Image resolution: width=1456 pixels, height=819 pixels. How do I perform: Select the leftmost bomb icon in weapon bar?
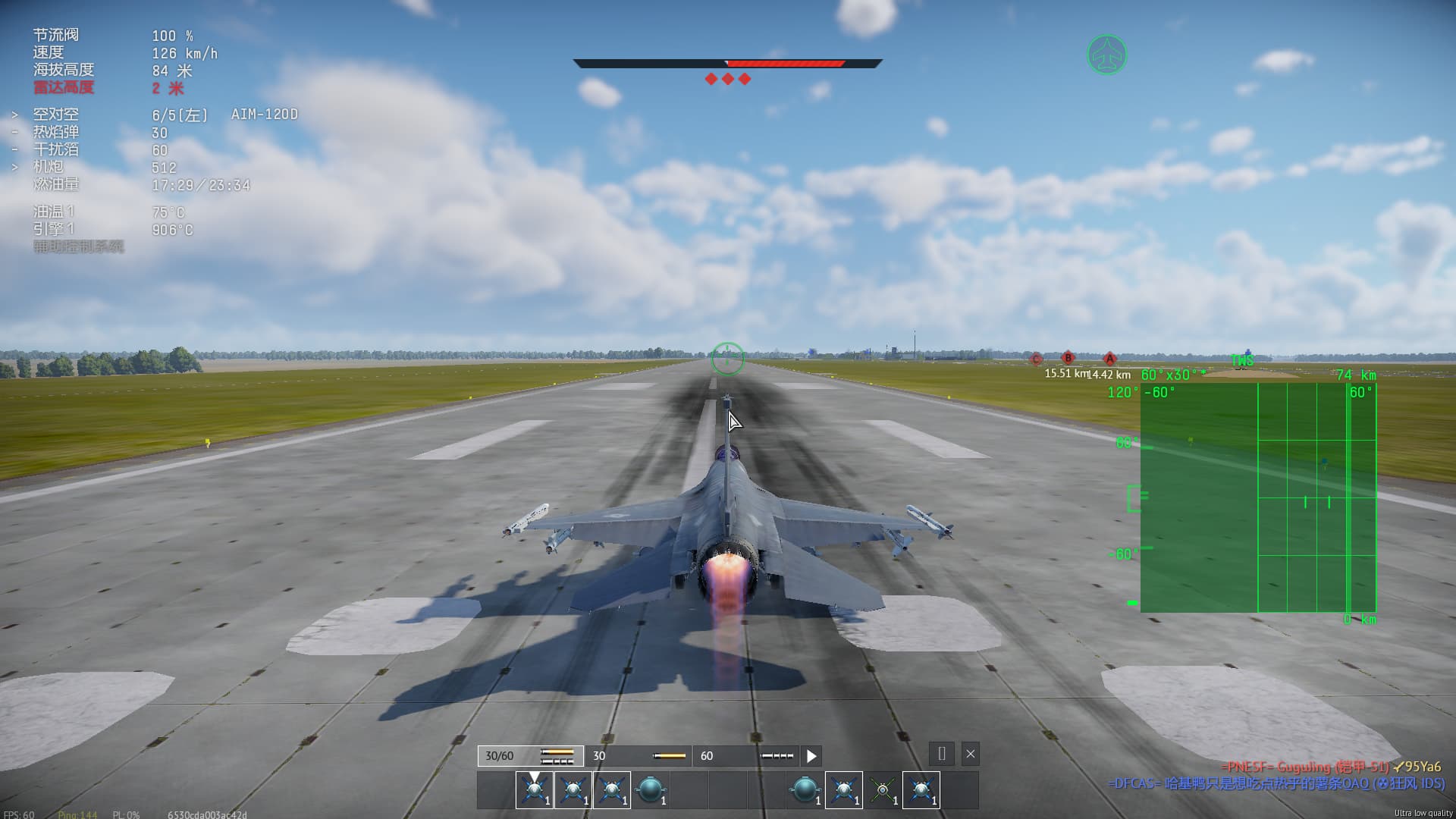click(x=649, y=789)
